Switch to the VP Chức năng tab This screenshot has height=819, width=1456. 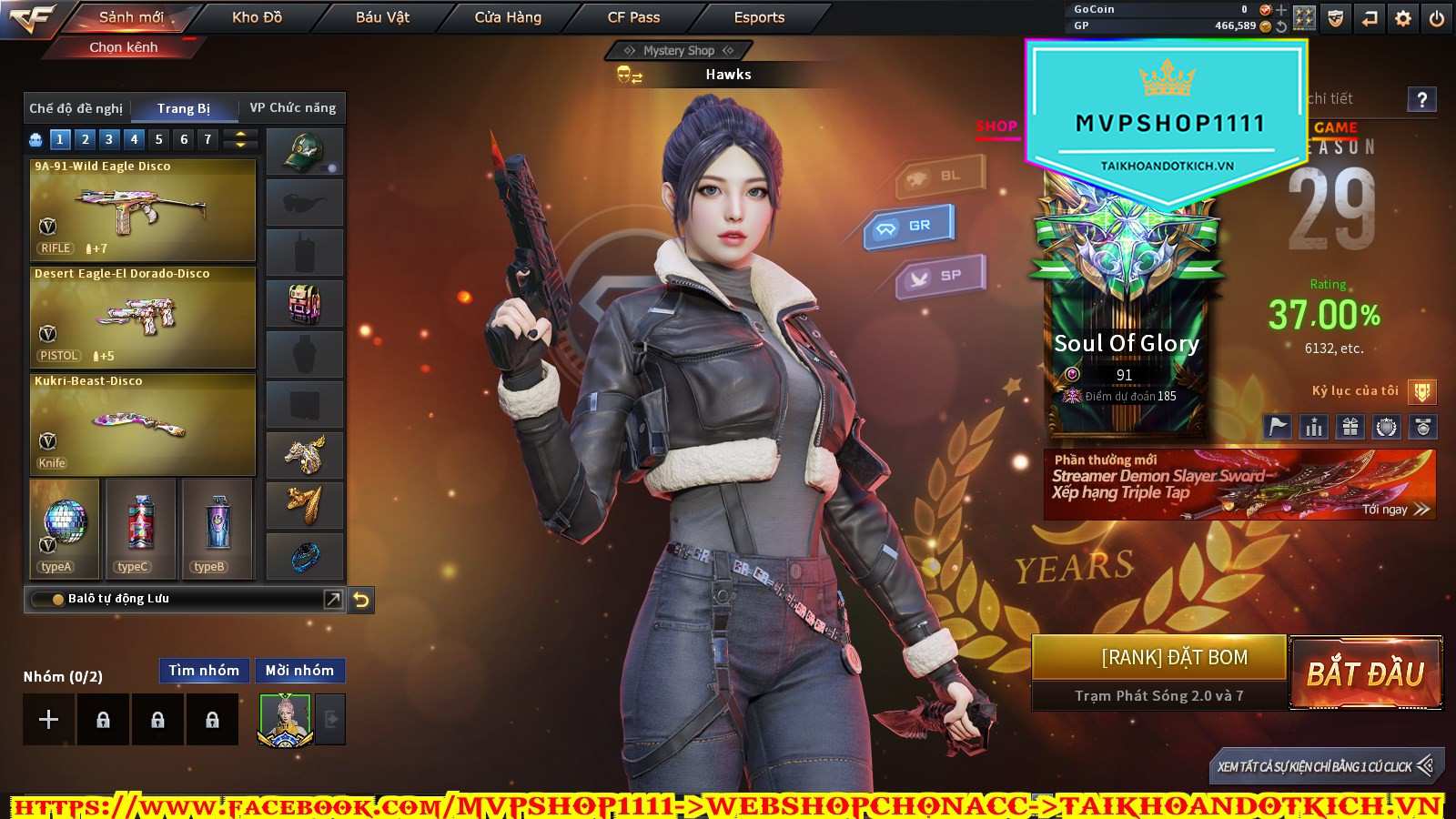tap(292, 108)
